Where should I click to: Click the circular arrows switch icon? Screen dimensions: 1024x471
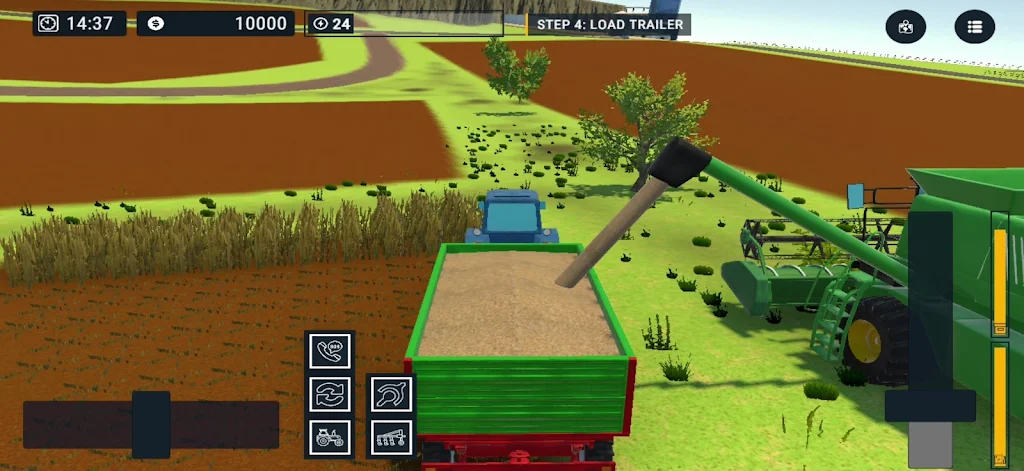(330, 394)
